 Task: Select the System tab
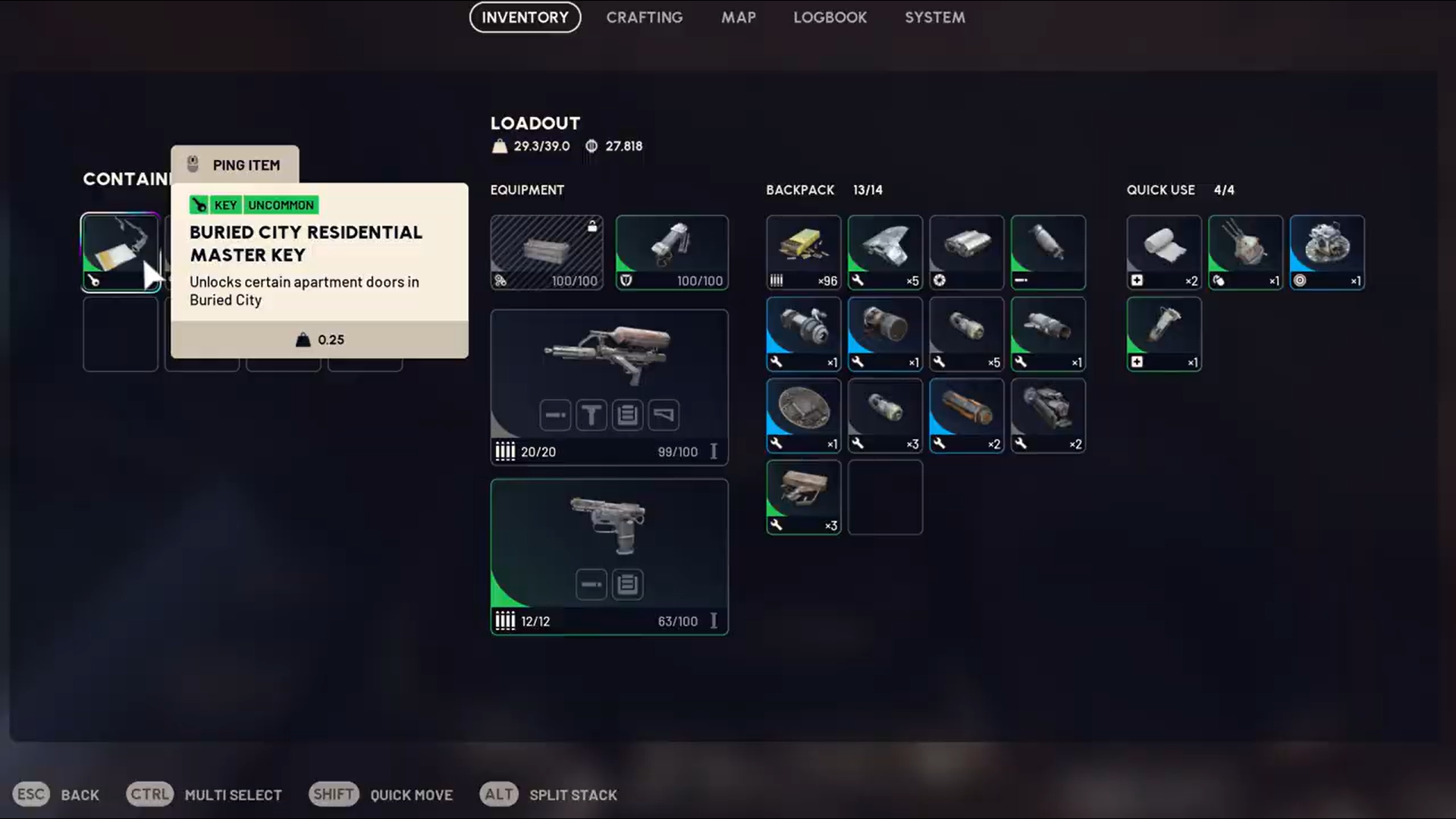(x=934, y=17)
